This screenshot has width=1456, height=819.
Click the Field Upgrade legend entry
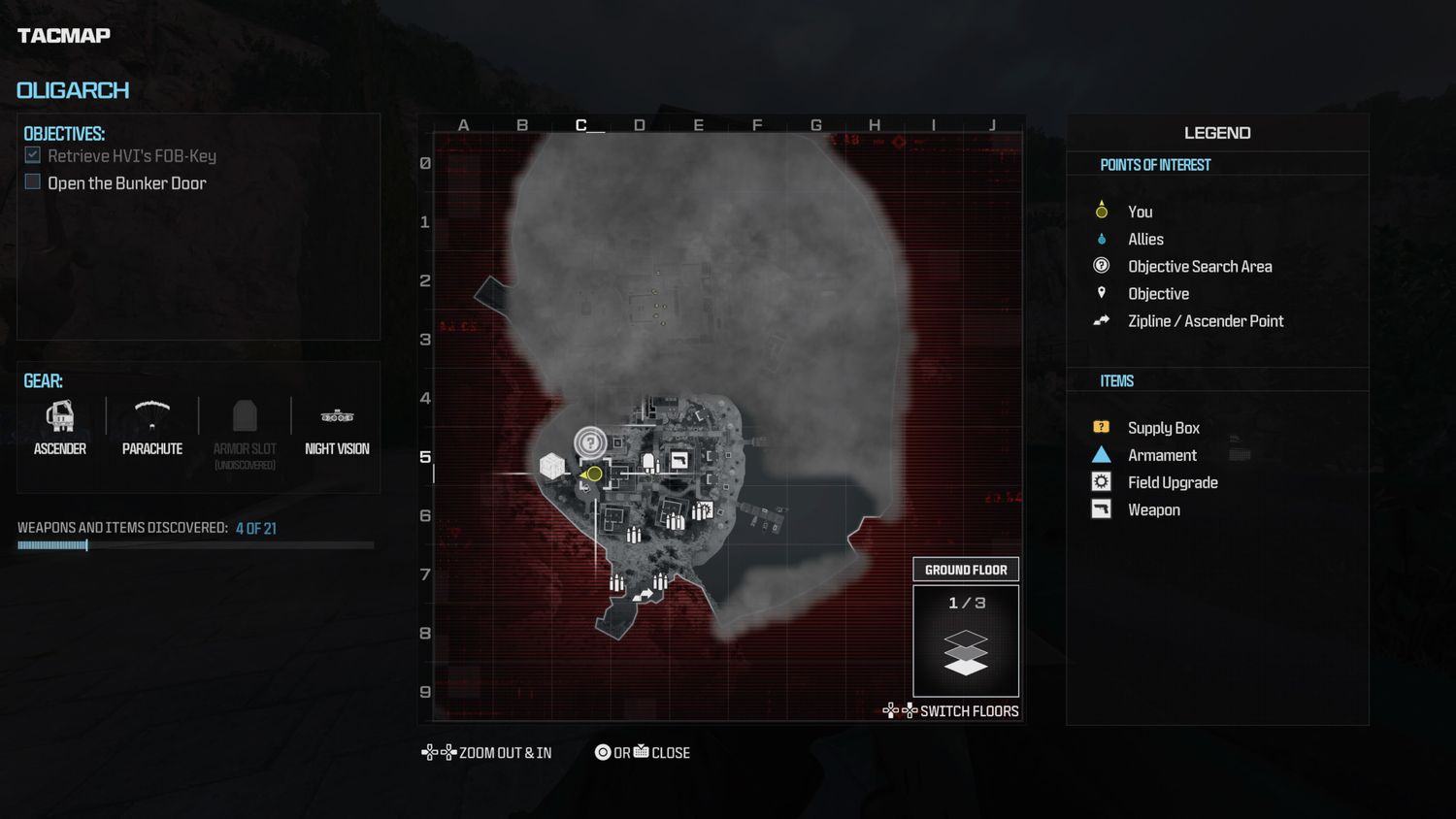click(1173, 482)
